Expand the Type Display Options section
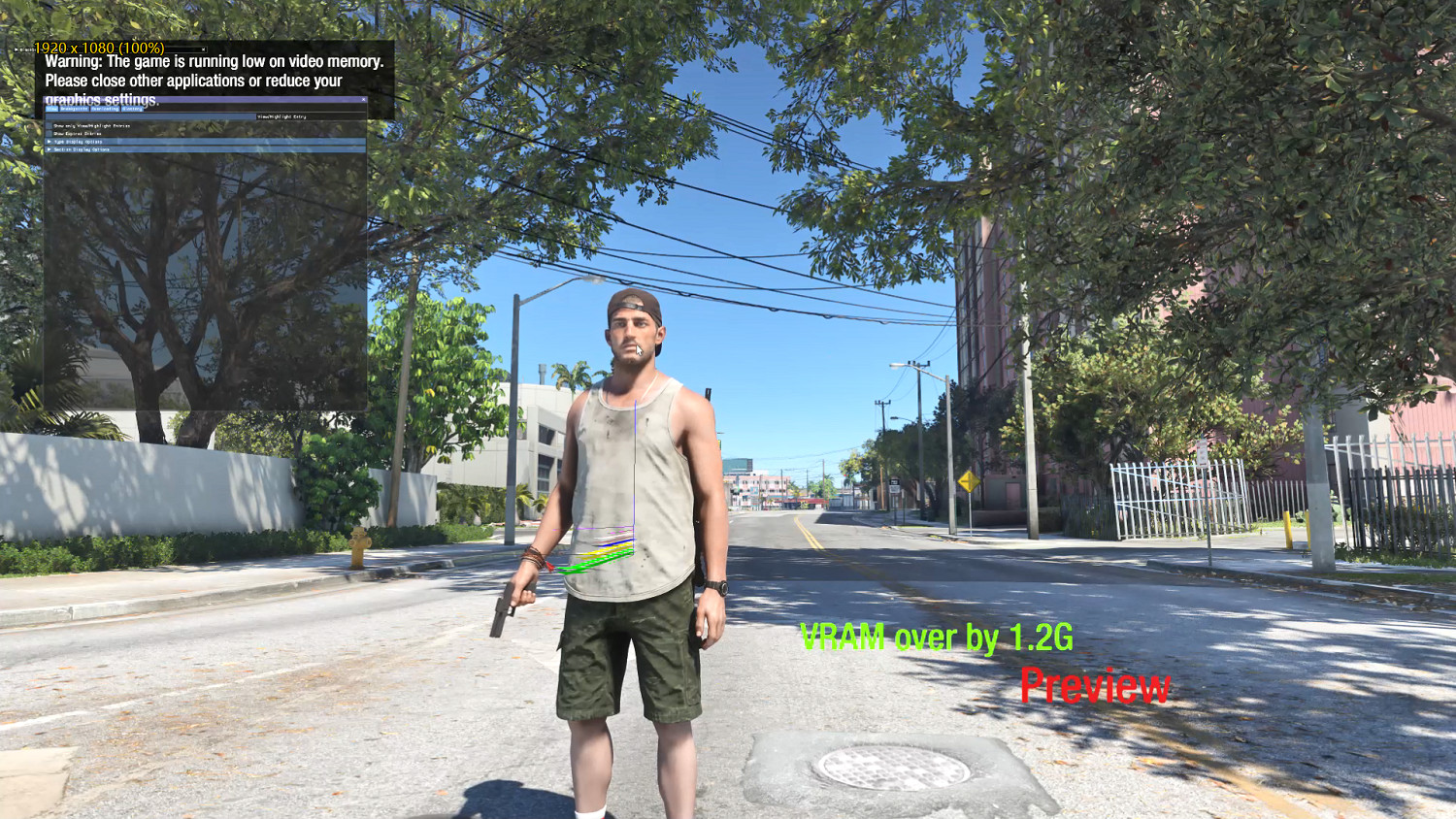1456x819 pixels. pyautogui.click(x=78, y=142)
